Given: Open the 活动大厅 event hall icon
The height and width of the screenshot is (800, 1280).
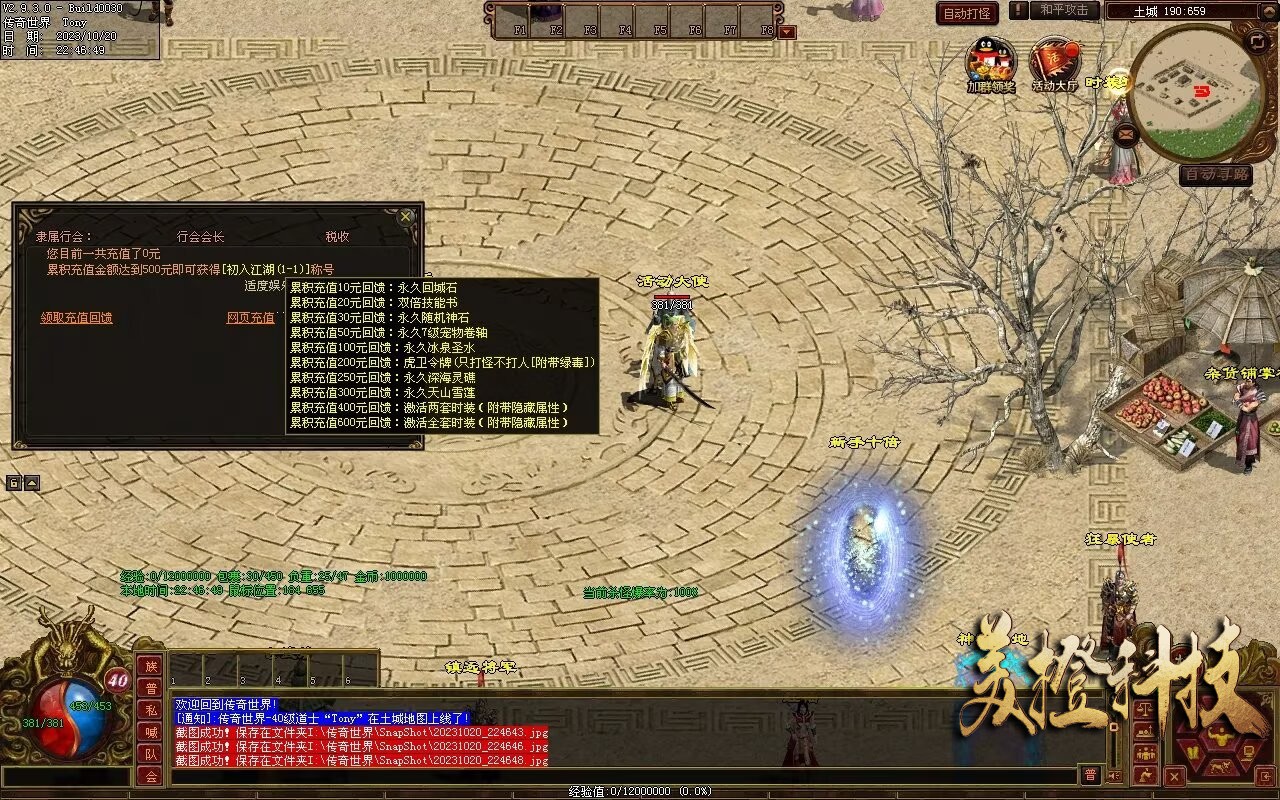Looking at the screenshot, I should (1054, 62).
